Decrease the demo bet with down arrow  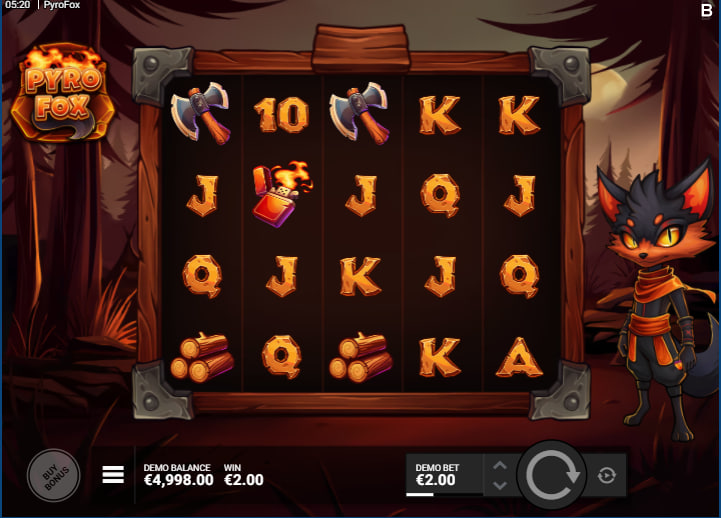[500, 485]
